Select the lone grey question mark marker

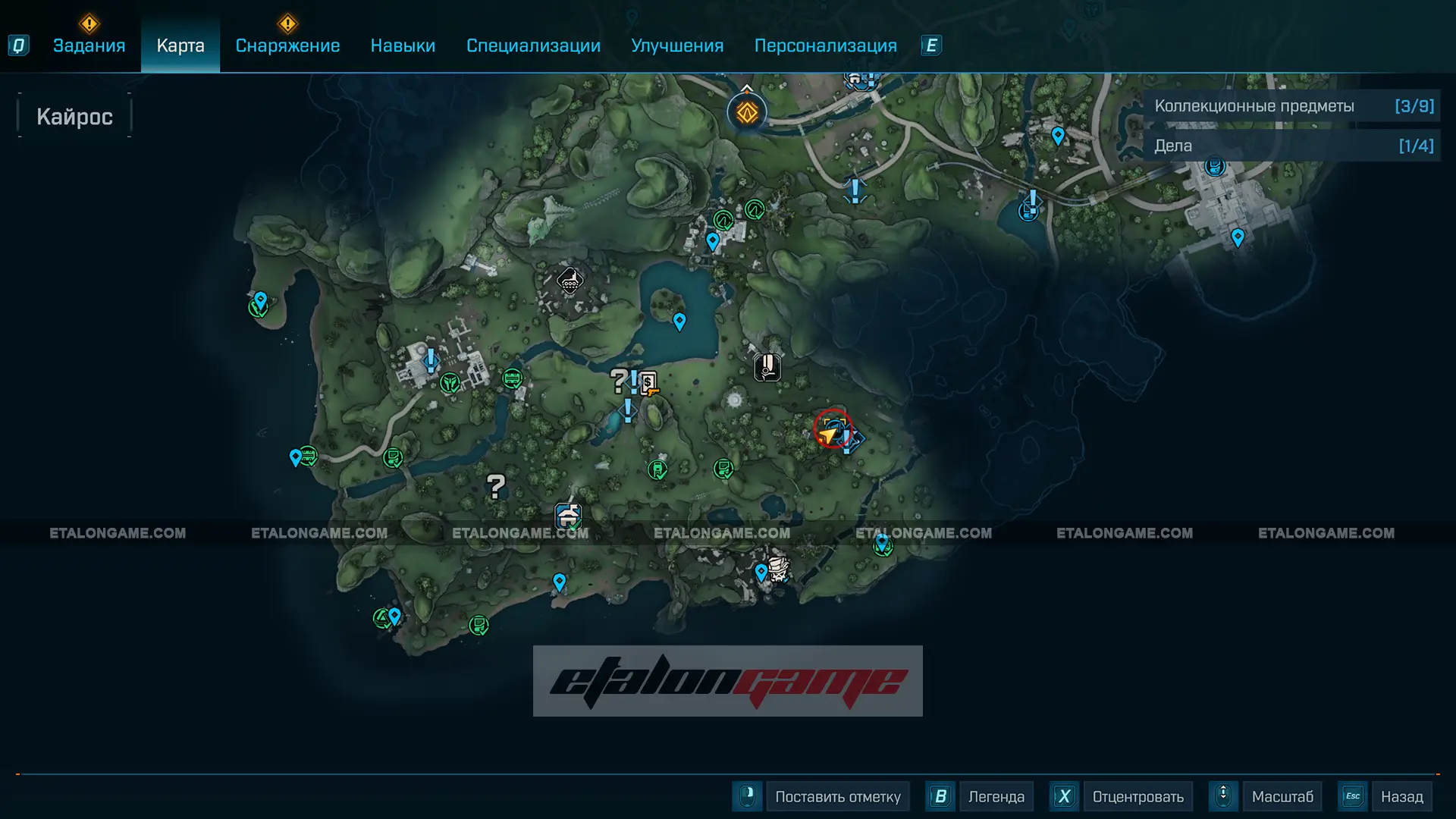[495, 486]
